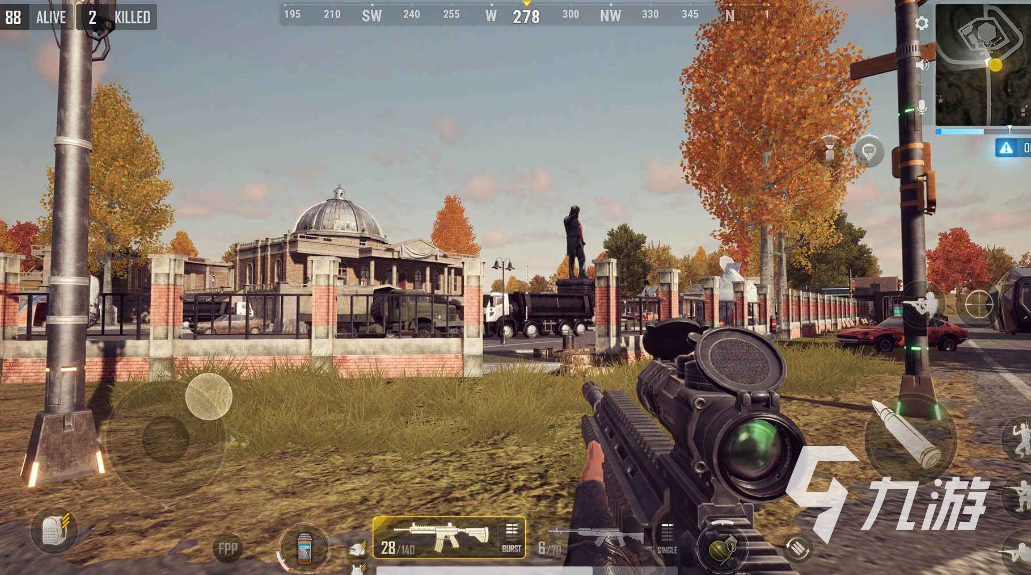Select the frag grenade throwable
1031x575 pixels.
721,547
